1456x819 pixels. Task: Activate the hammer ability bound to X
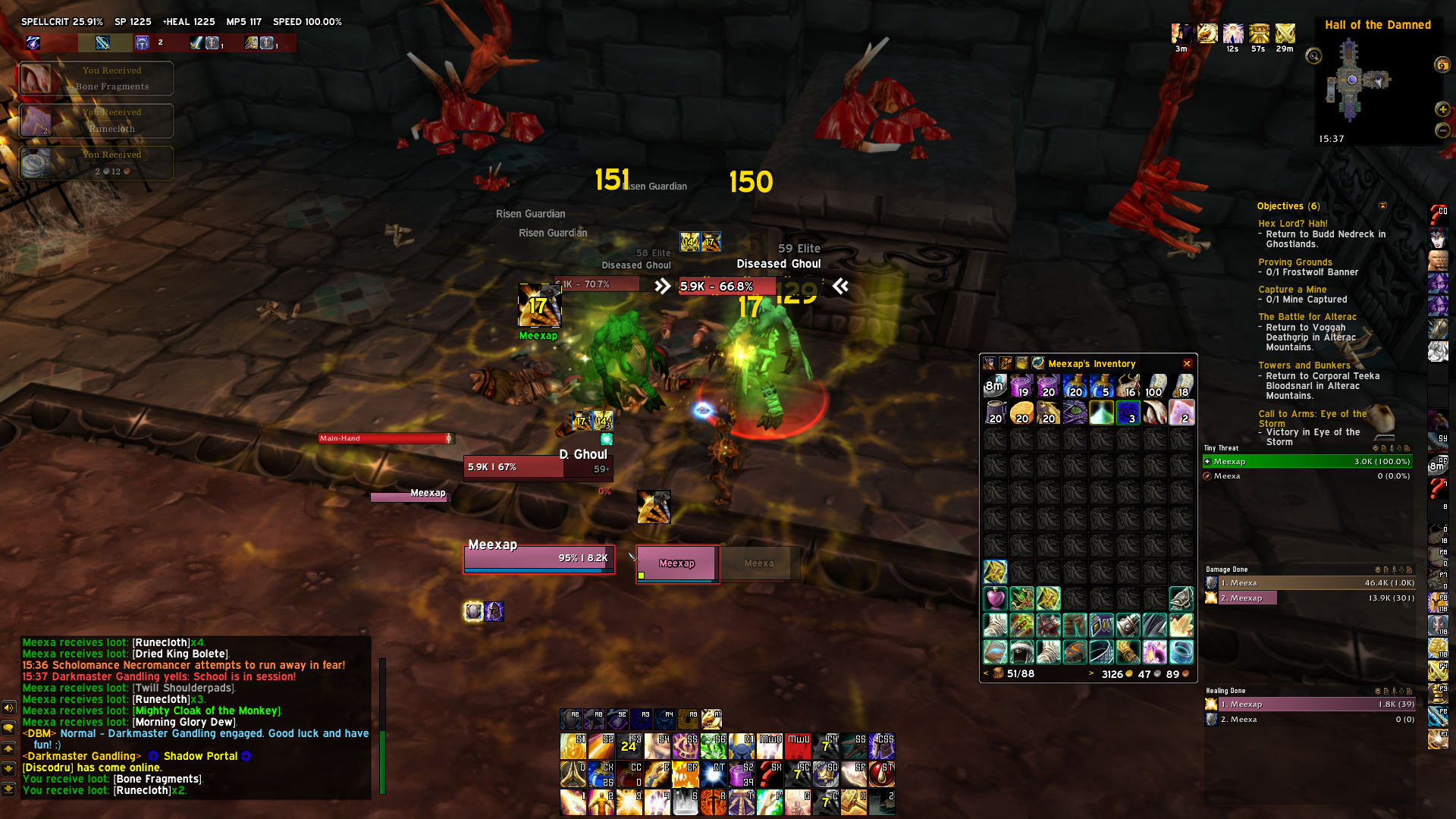[854, 802]
